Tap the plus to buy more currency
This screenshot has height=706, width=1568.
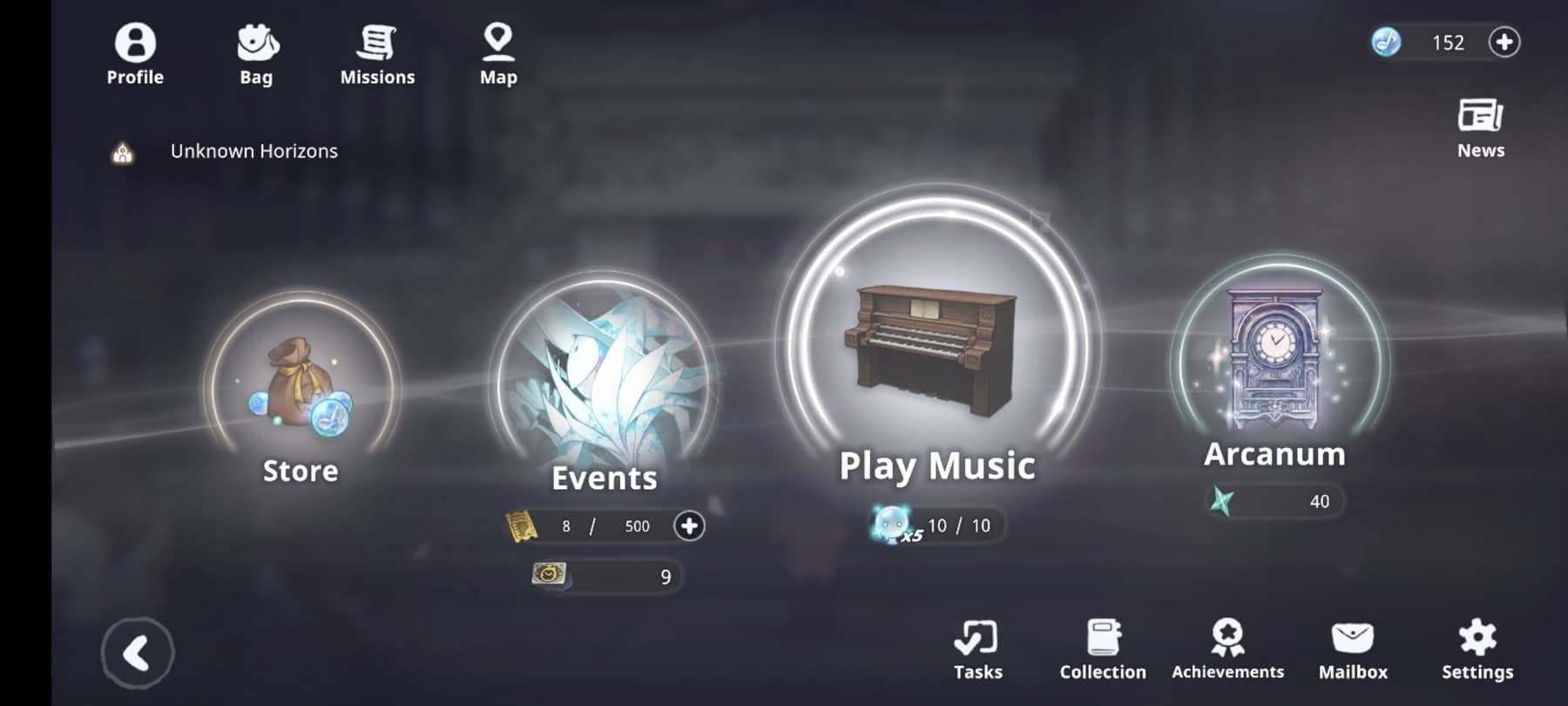coord(1504,42)
